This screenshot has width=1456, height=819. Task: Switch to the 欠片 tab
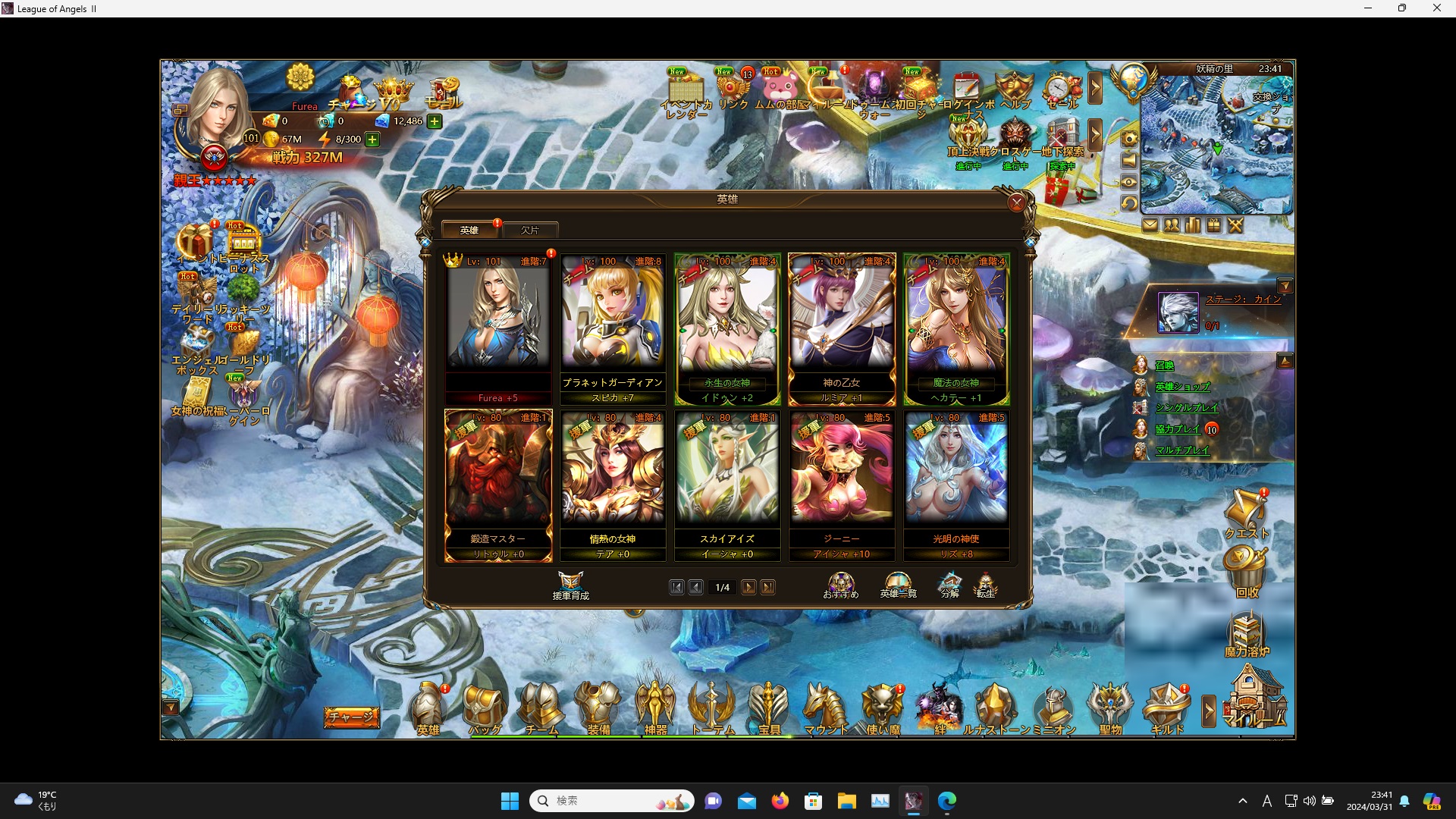(x=531, y=229)
